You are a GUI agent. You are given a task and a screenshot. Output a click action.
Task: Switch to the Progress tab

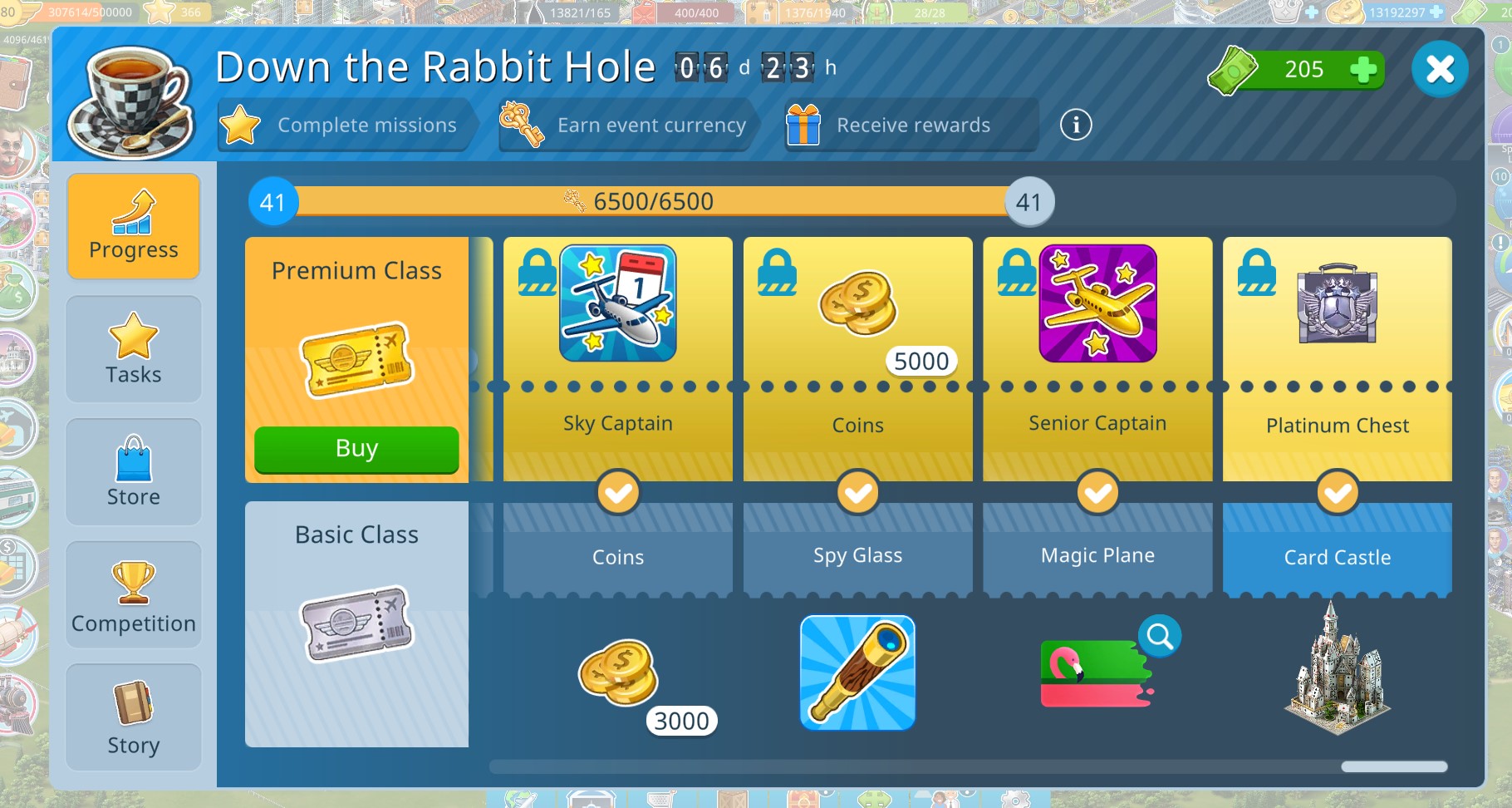point(134,225)
